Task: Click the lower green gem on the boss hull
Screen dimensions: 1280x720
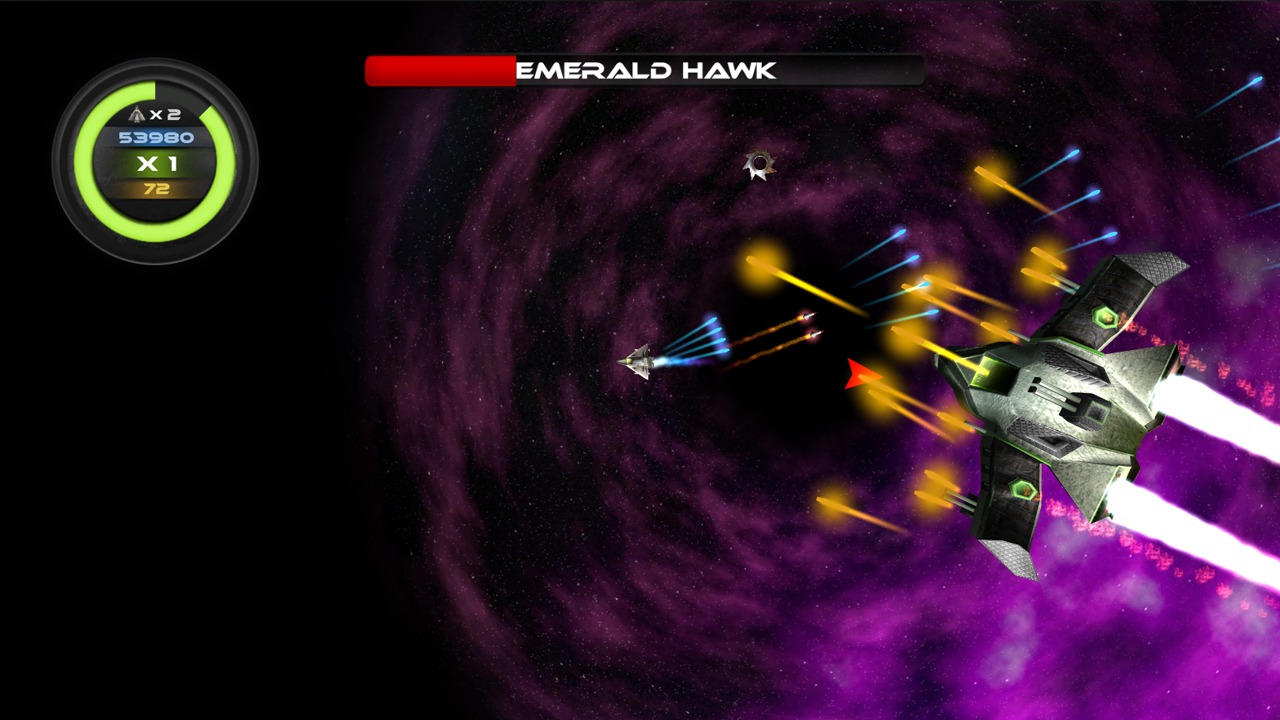Action: [1020, 489]
